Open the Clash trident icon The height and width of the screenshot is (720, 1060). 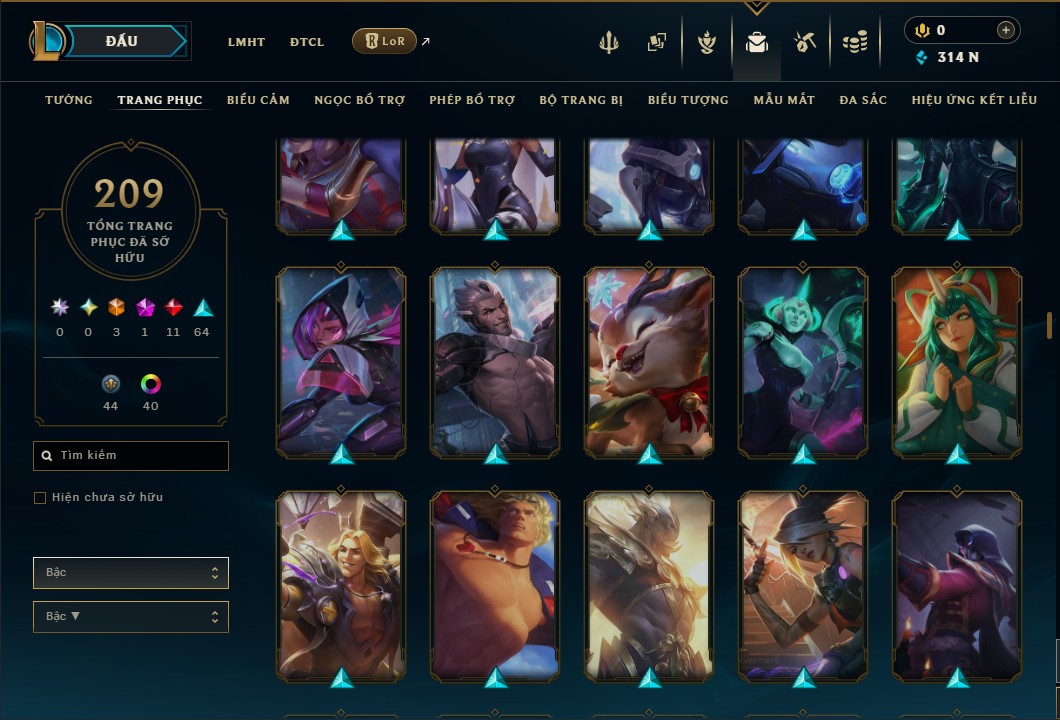click(x=609, y=42)
